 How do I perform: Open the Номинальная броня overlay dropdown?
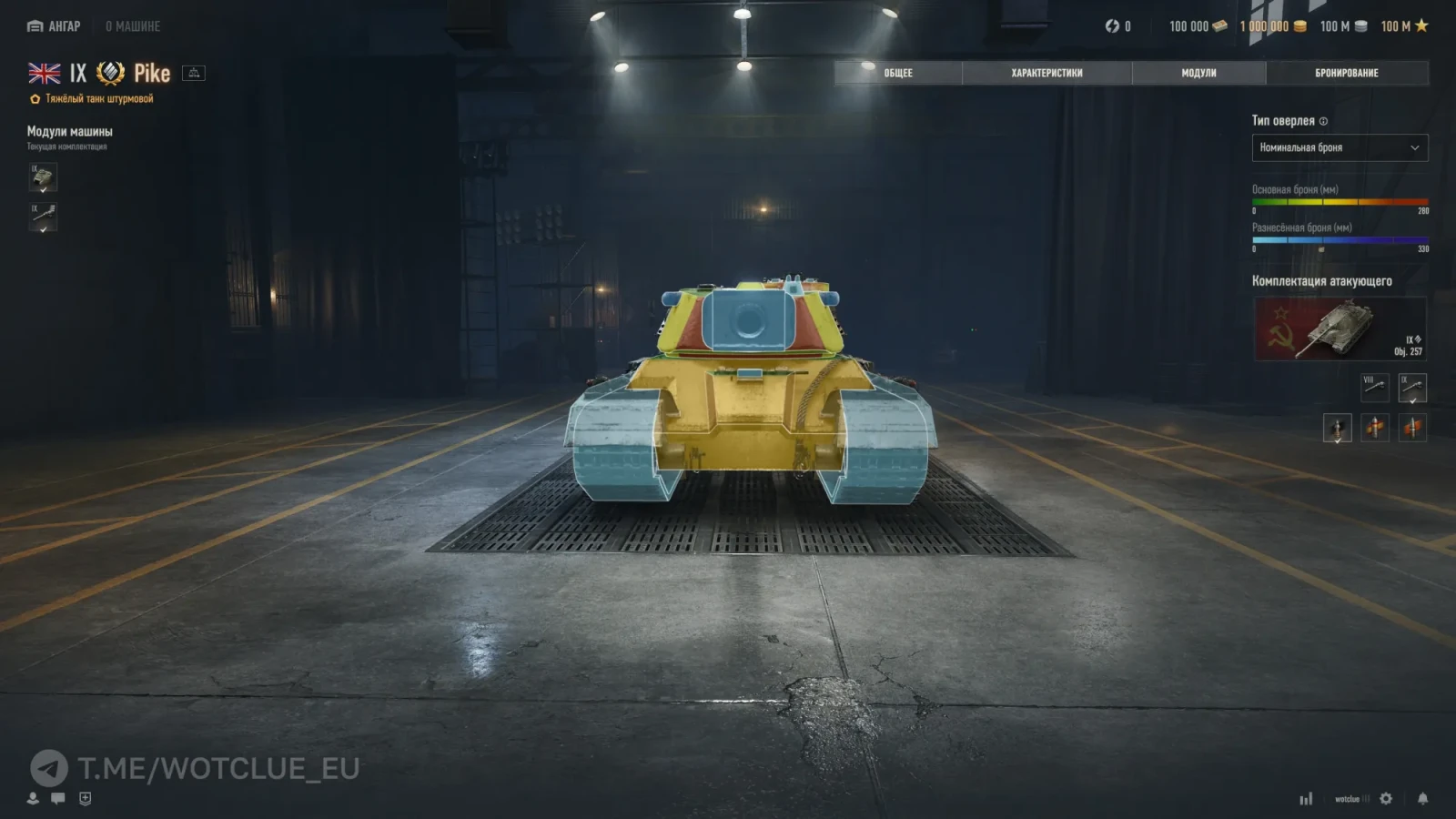point(1340,147)
